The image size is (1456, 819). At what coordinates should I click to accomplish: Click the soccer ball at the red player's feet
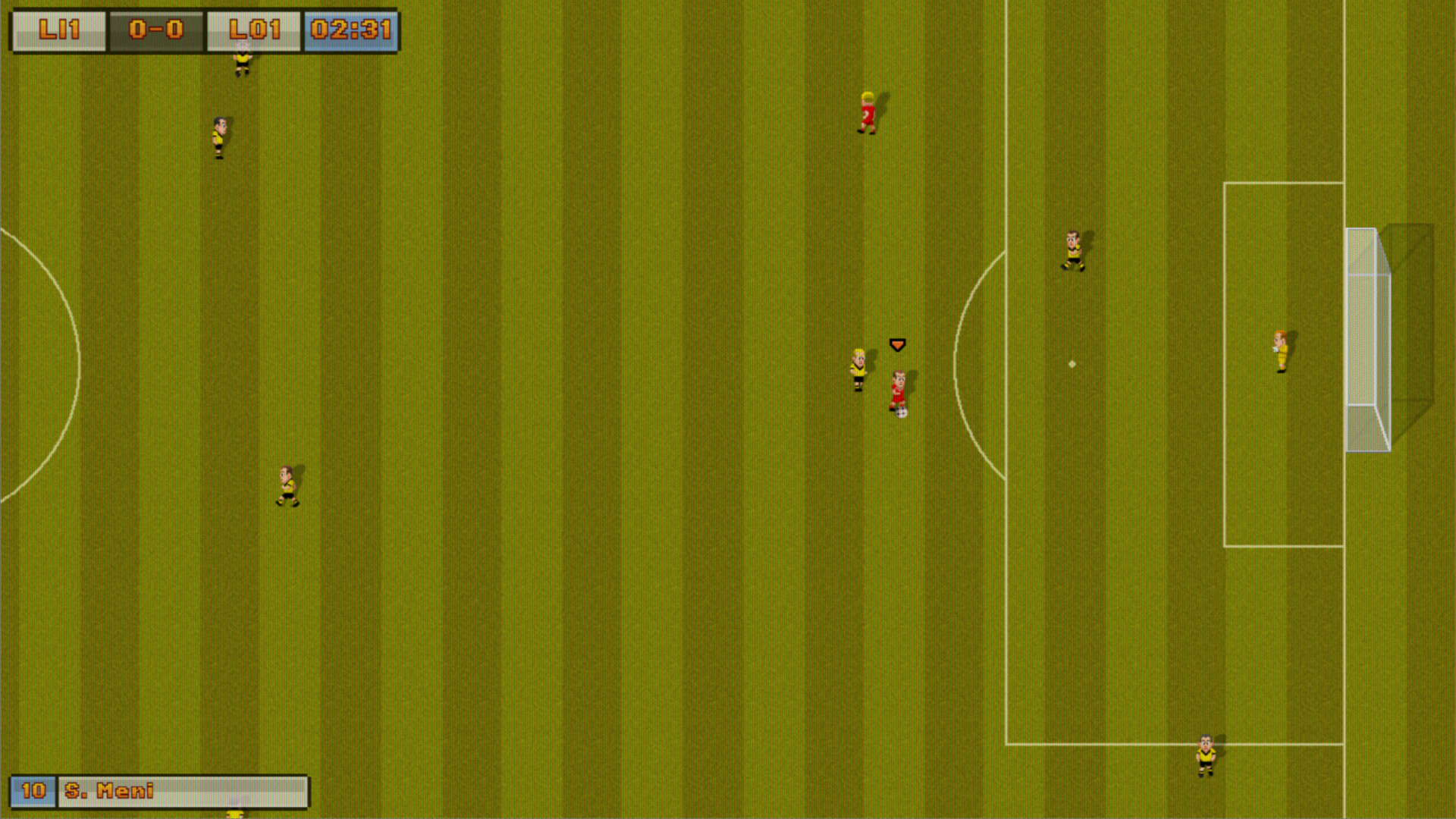[x=901, y=413]
